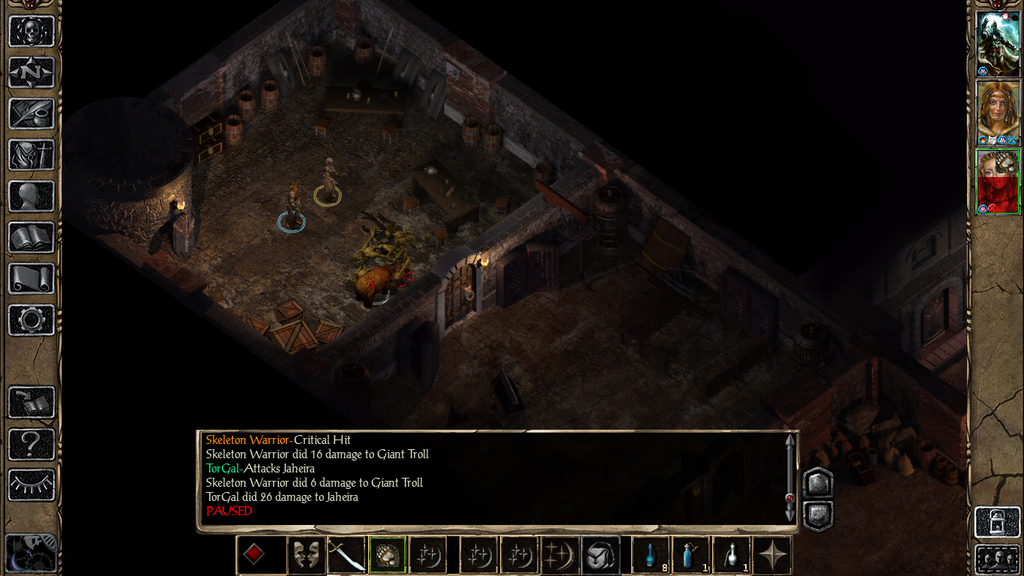
Task: Open the journal with the quill button
Action: click(x=31, y=113)
